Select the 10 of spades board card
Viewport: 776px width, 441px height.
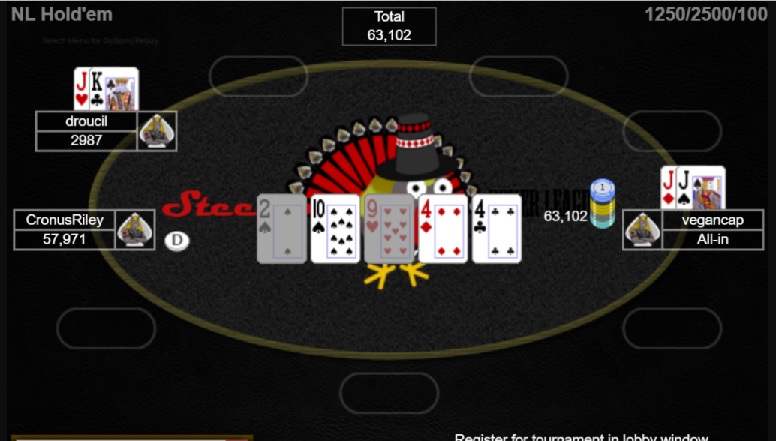(x=335, y=229)
